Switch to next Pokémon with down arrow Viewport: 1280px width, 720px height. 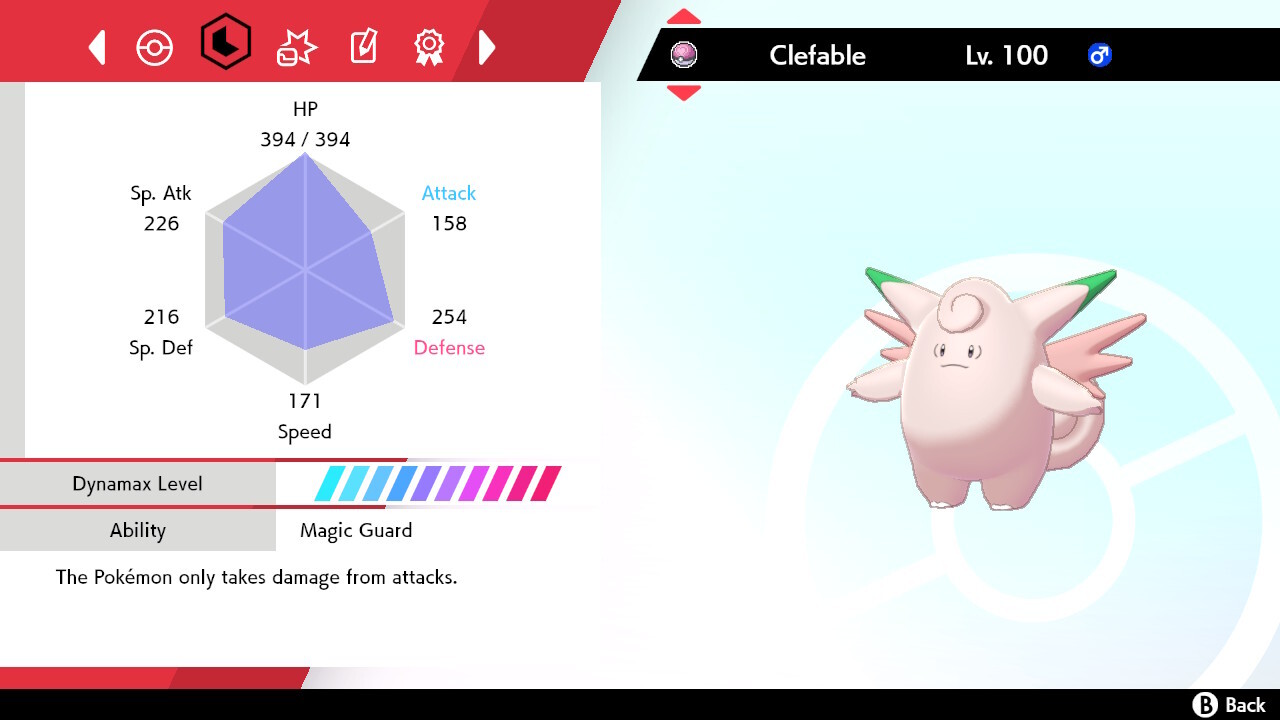tap(684, 93)
